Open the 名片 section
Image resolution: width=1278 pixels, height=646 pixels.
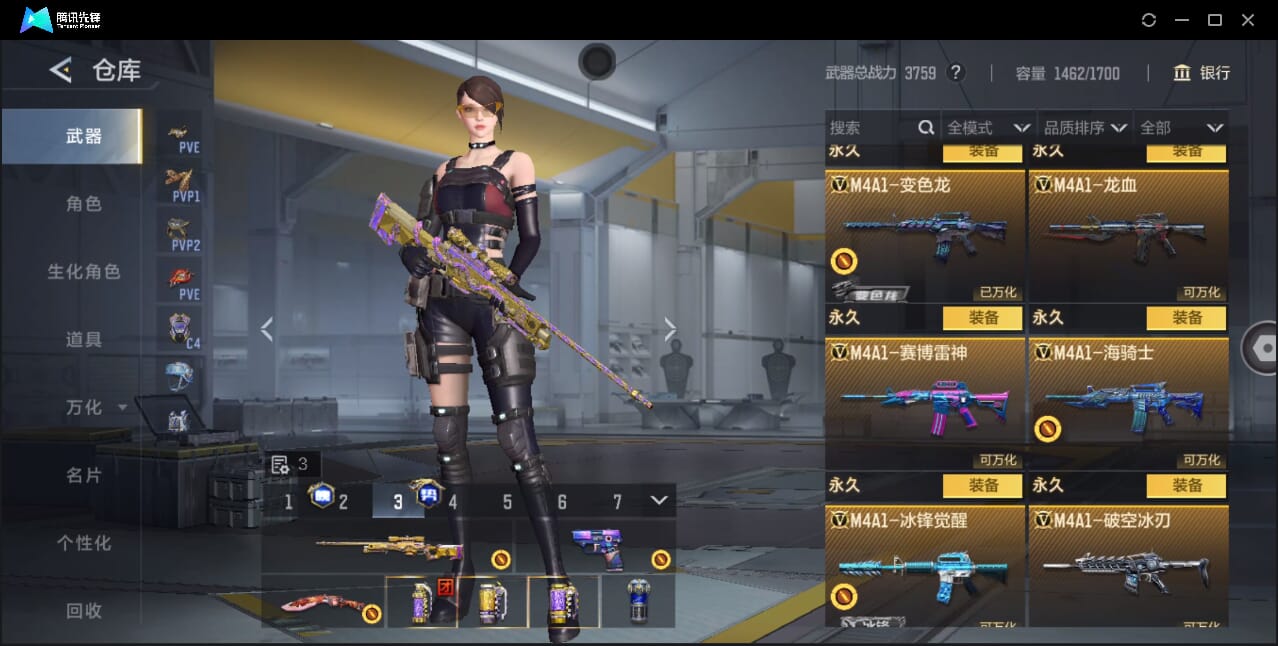(x=84, y=475)
